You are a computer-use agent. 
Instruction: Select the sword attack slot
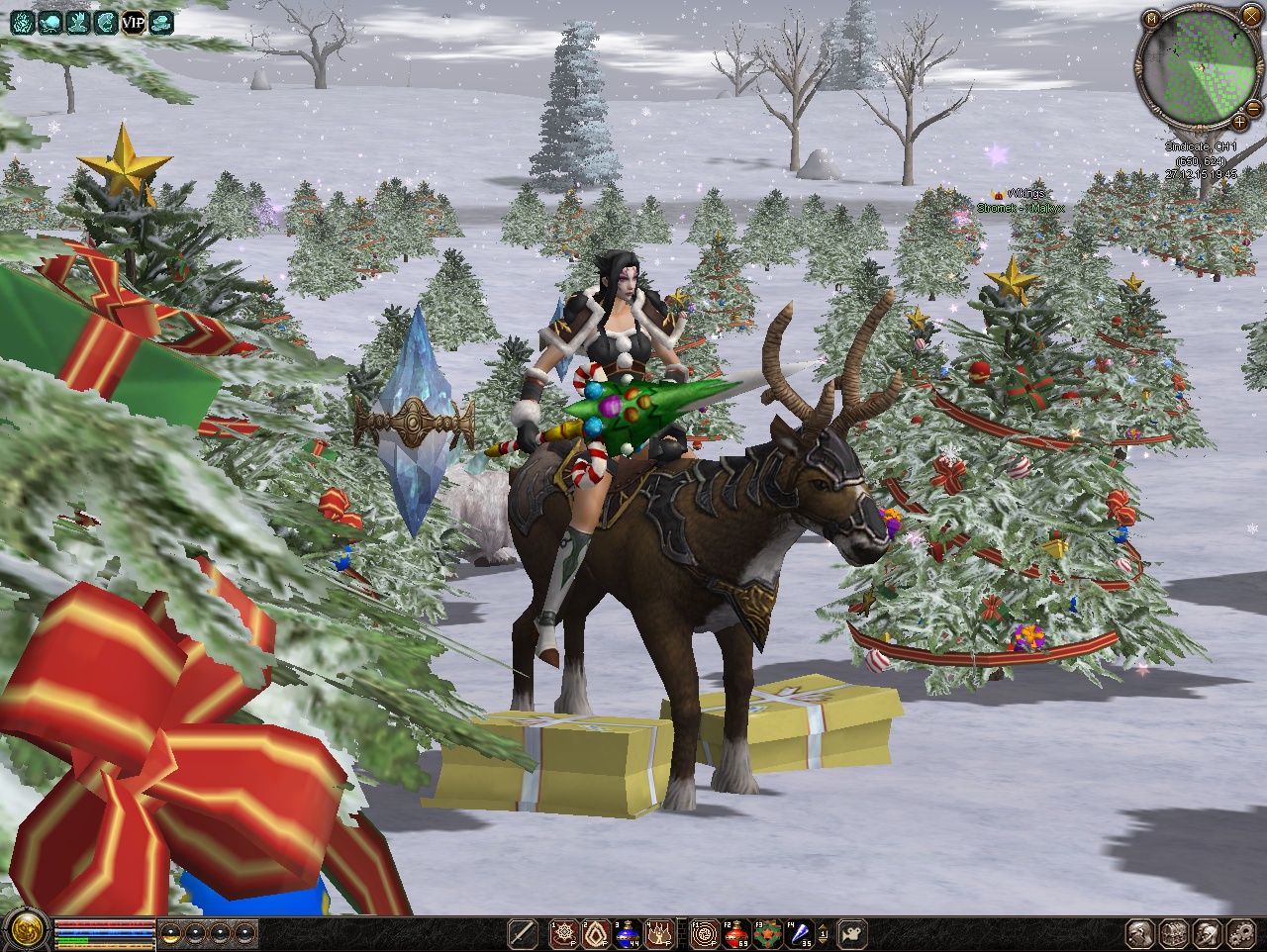click(x=522, y=932)
